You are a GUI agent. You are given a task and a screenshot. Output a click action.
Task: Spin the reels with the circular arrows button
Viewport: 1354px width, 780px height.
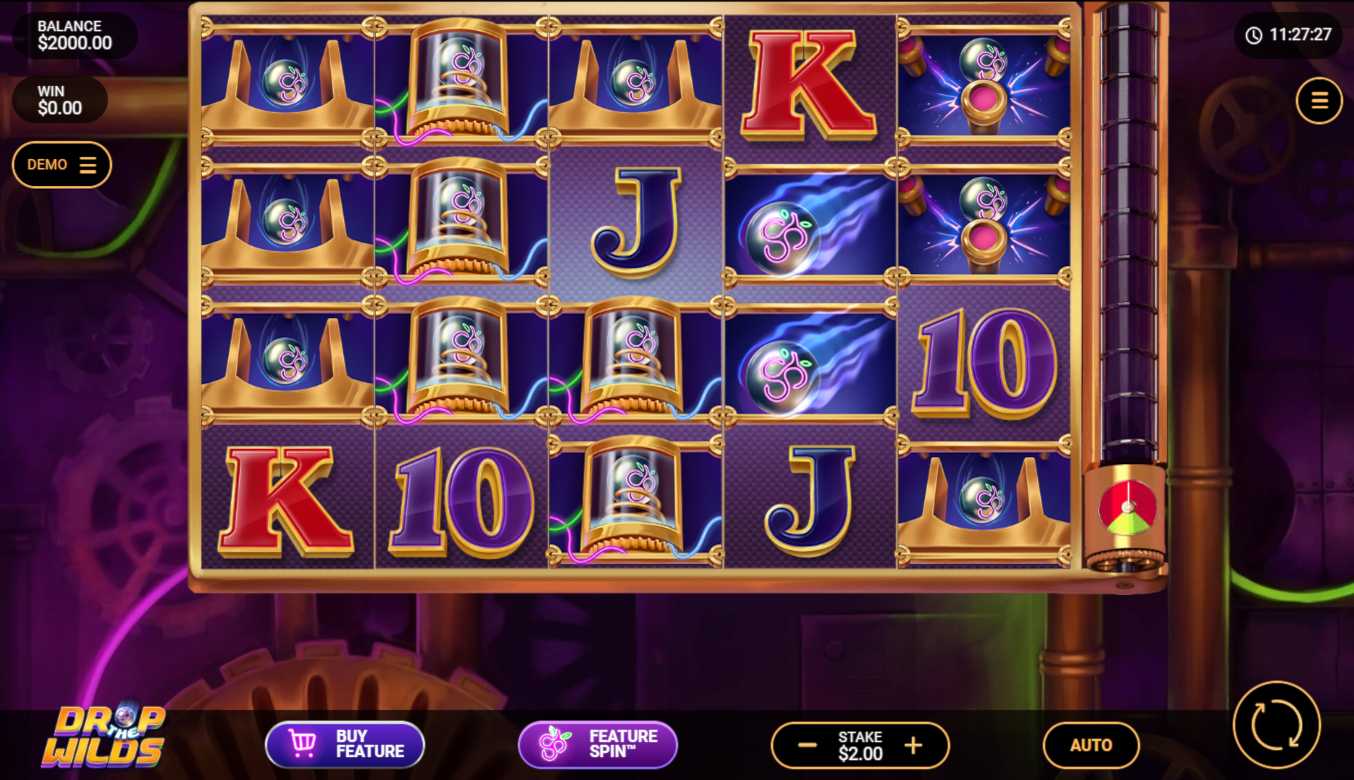click(1277, 724)
